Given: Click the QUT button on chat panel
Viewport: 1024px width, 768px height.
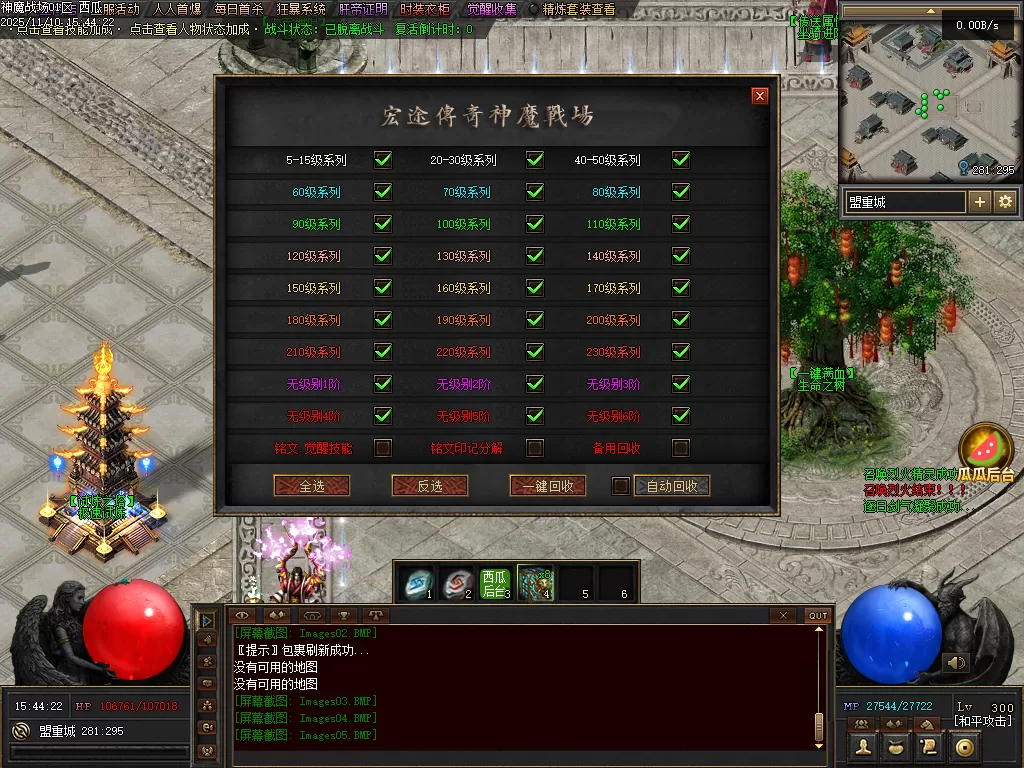Looking at the screenshot, I should (x=818, y=615).
